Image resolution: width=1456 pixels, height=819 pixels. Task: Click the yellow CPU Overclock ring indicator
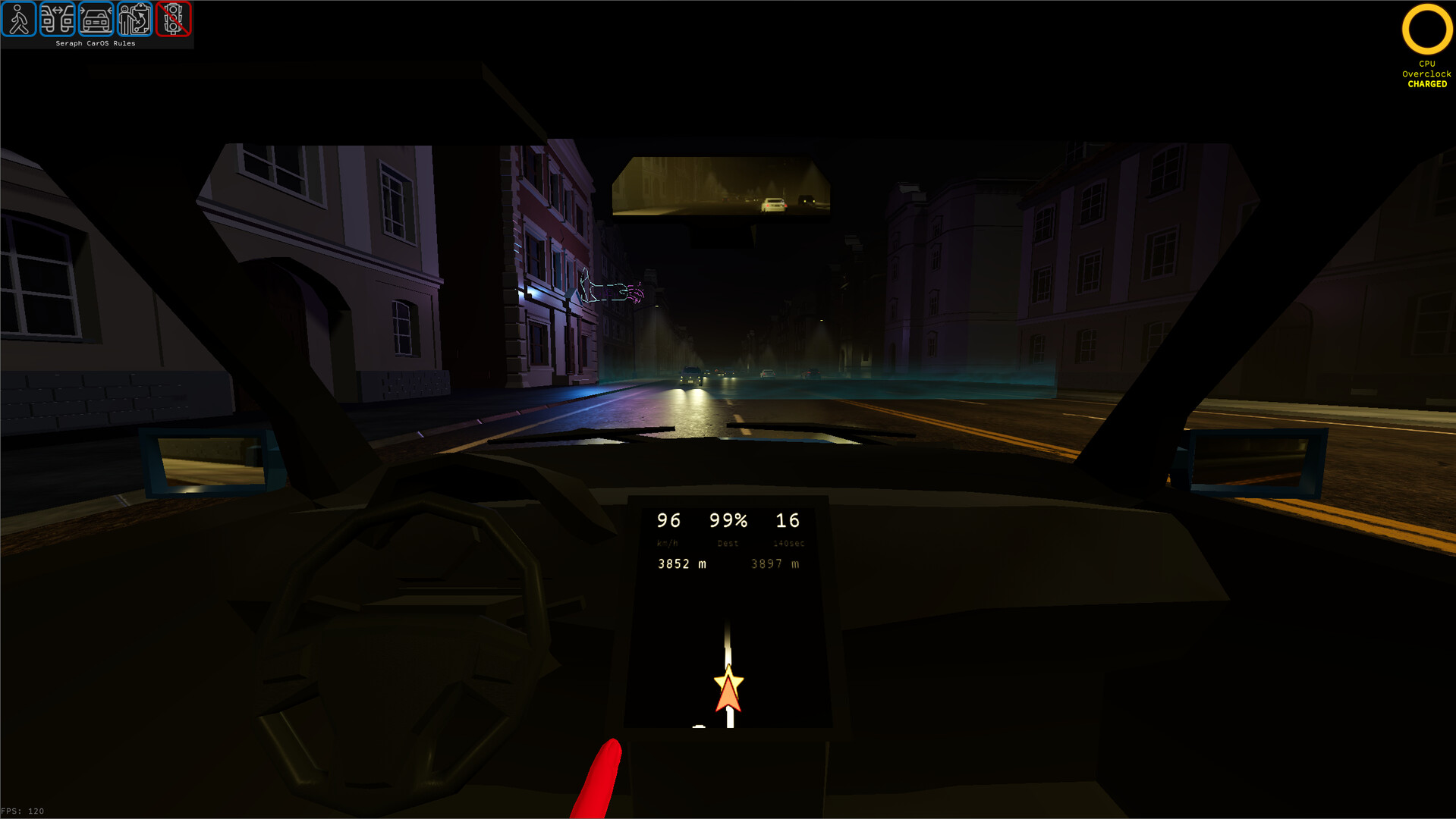(1426, 28)
